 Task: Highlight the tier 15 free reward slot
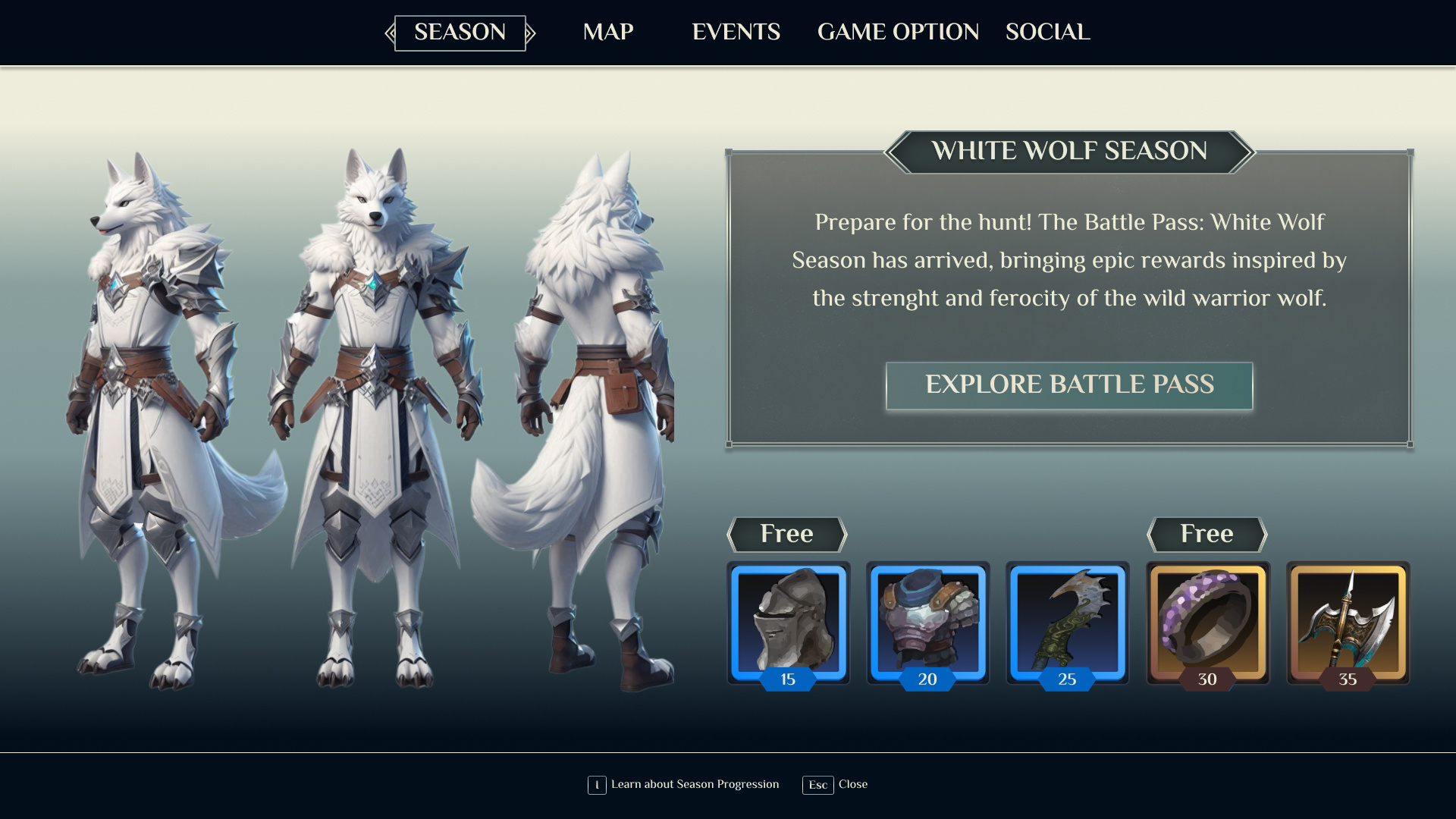788,622
